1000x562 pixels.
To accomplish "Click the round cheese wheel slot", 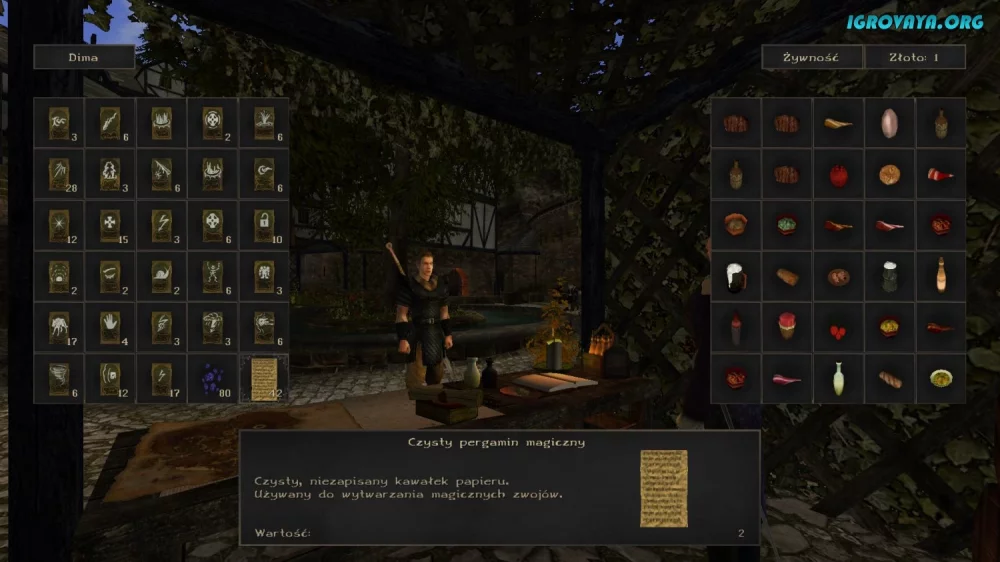I will pyautogui.click(x=889, y=174).
